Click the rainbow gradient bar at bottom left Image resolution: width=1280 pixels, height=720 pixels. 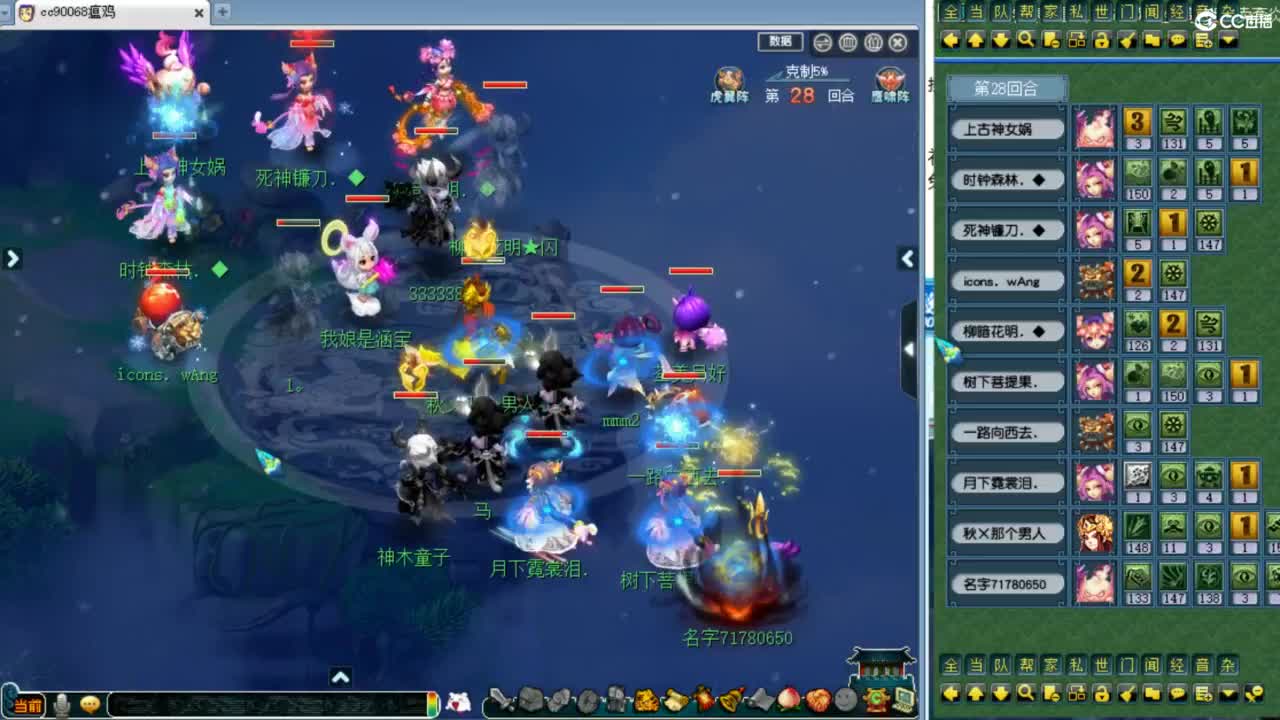pyautogui.click(x=433, y=705)
